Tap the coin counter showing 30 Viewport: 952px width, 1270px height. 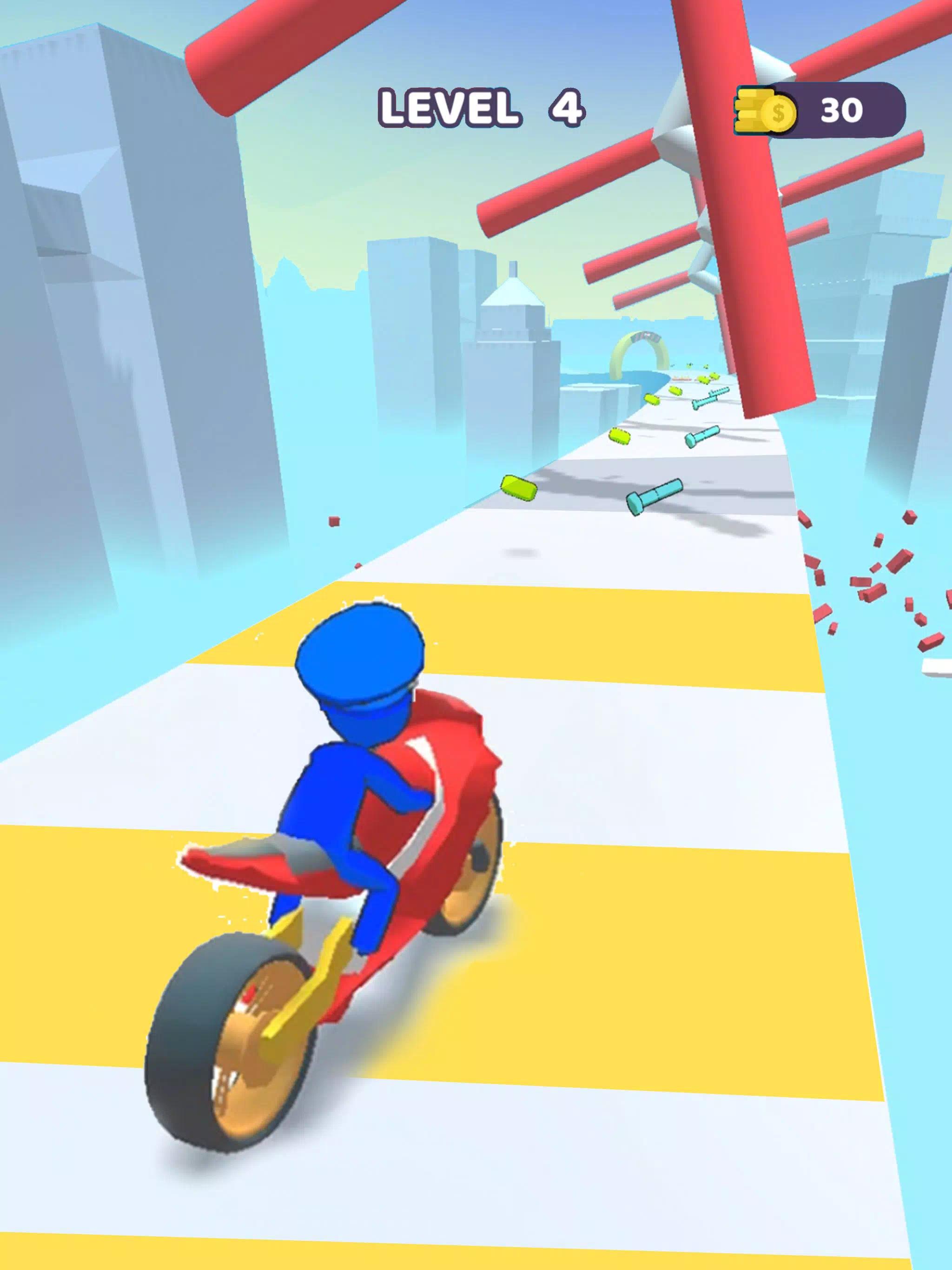(842, 109)
